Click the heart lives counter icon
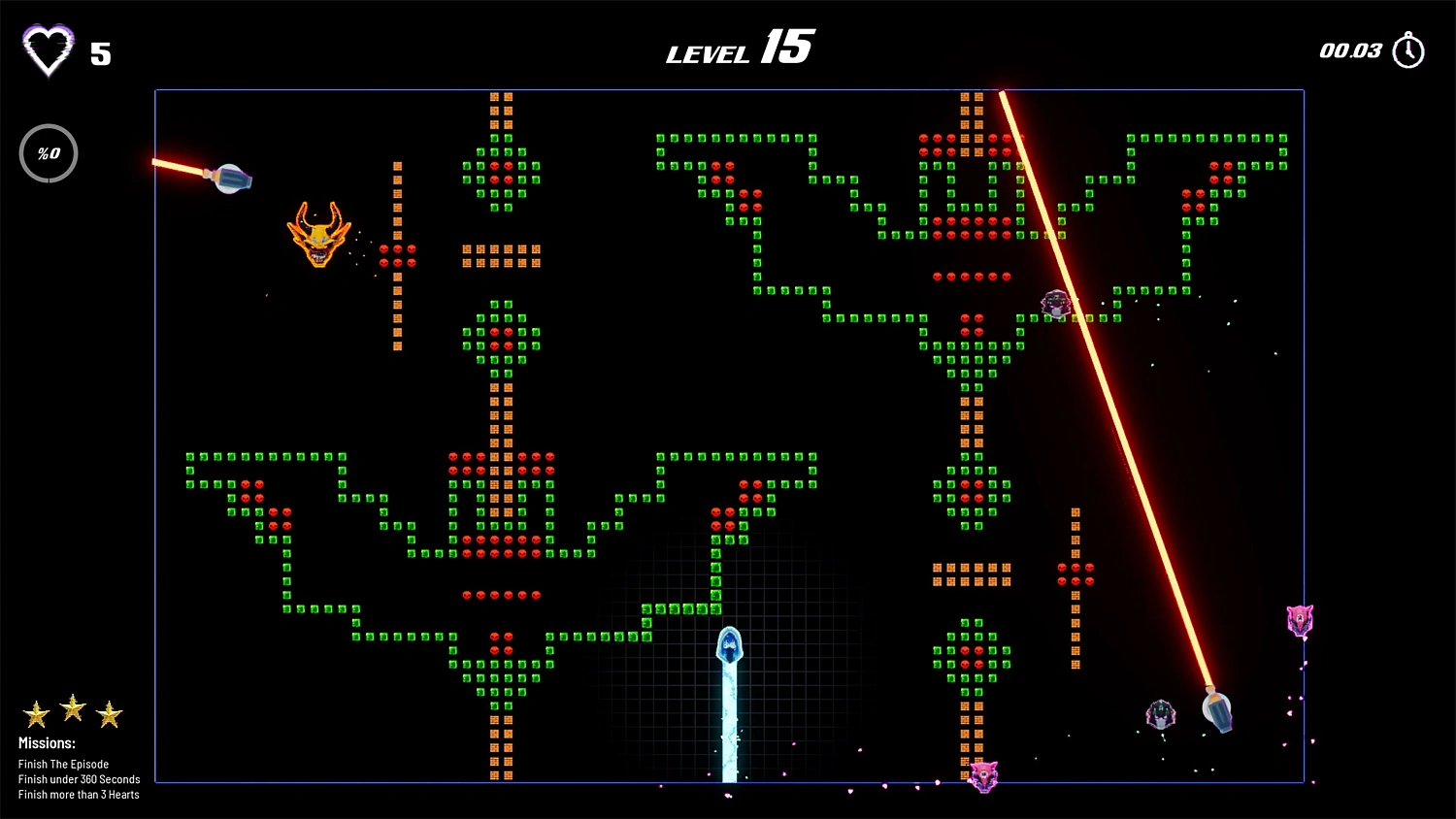 pyautogui.click(x=50, y=49)
